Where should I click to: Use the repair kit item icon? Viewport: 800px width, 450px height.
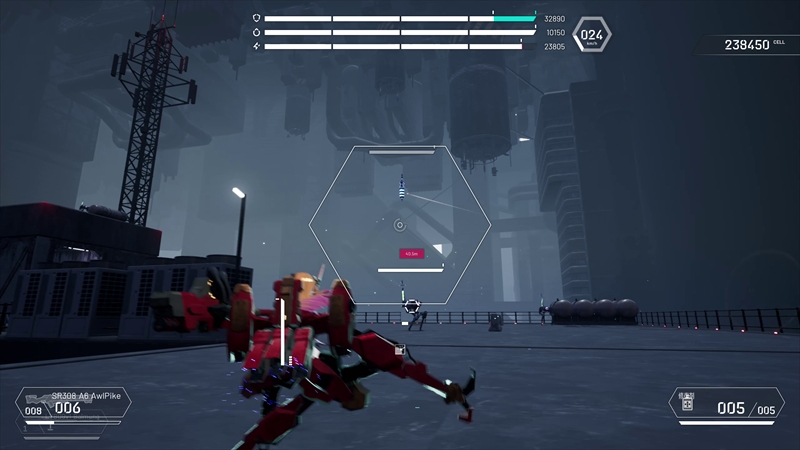click(687, 405)
